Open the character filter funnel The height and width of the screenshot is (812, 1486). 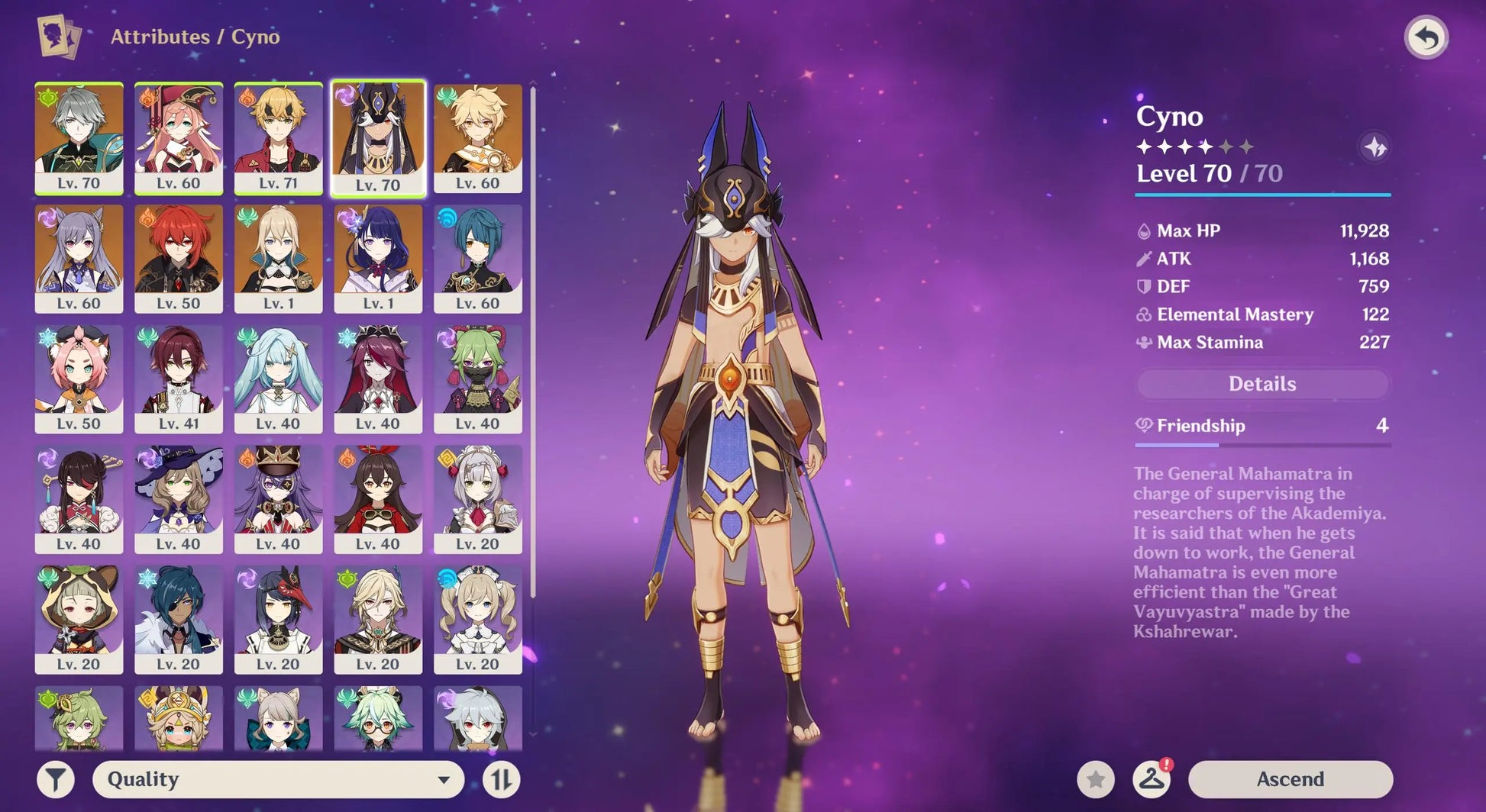pos(56,779)
